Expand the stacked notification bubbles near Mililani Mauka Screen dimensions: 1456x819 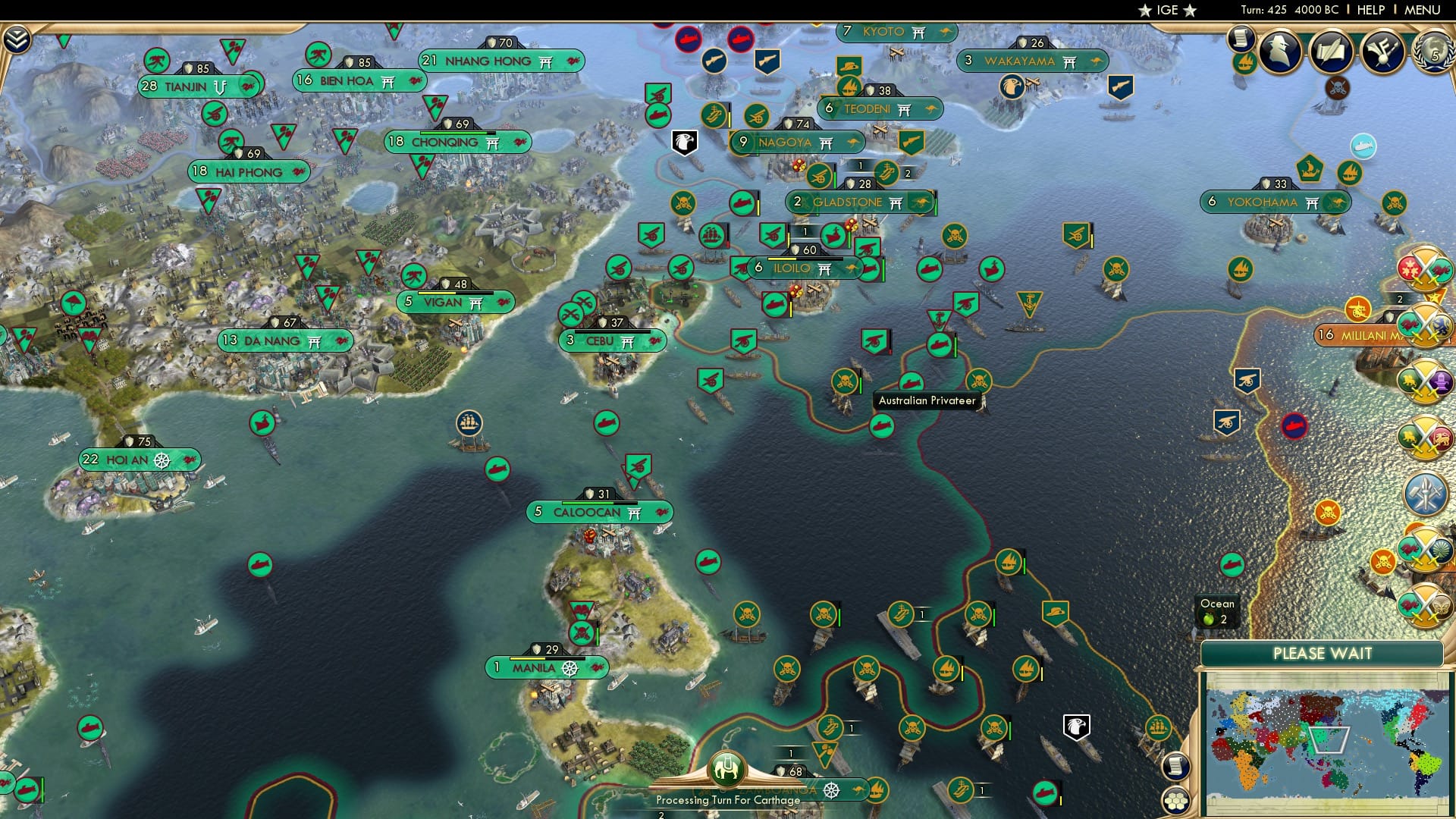[1424, 326]
